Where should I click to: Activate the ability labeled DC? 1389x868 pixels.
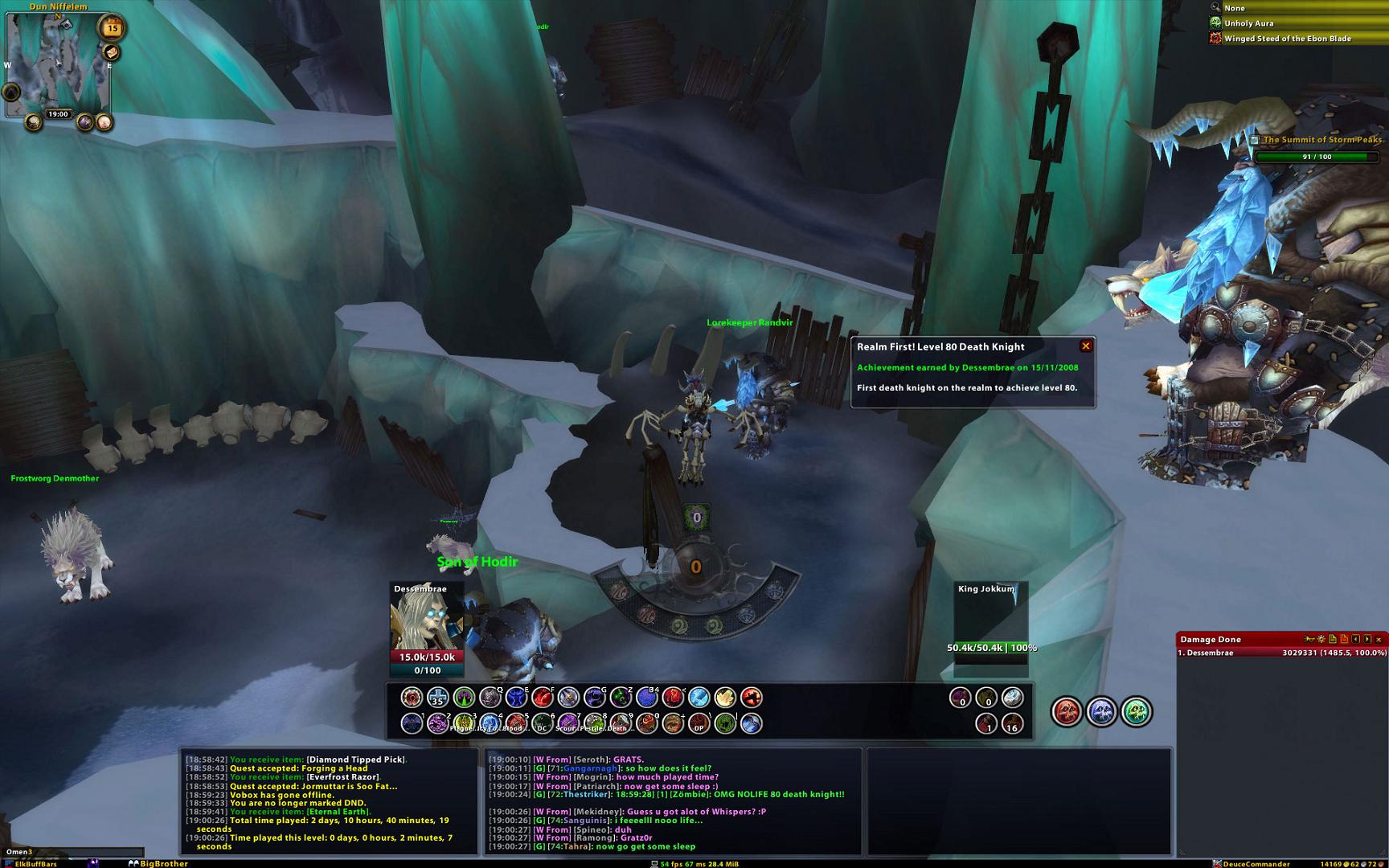click(543, 723)
